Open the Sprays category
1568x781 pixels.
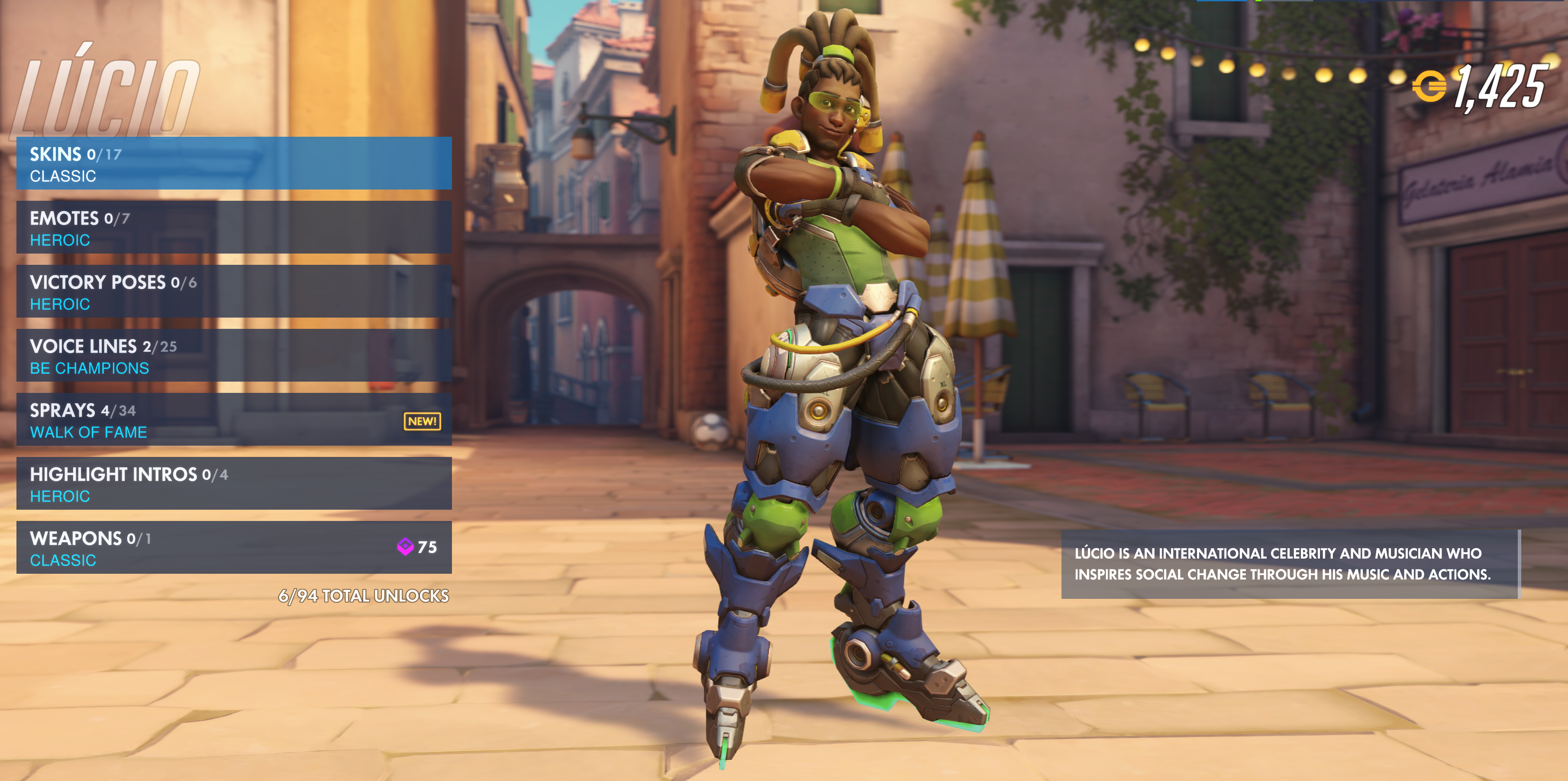click(x=234, y=420)
